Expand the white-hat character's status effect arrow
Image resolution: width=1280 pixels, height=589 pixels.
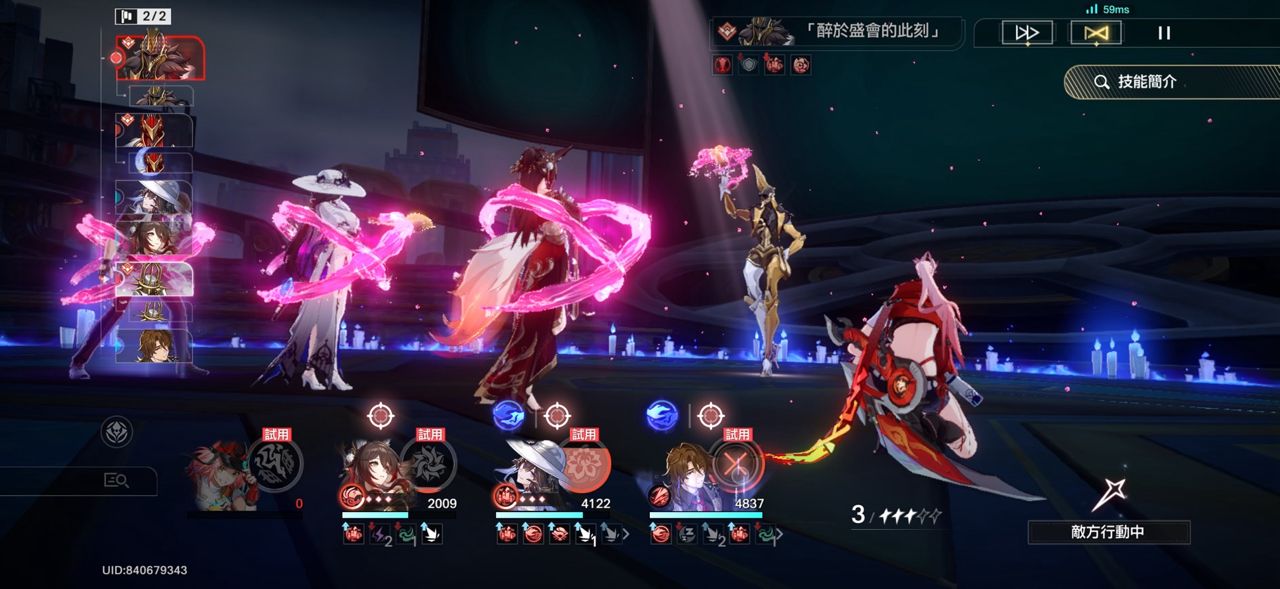[626, 534]
